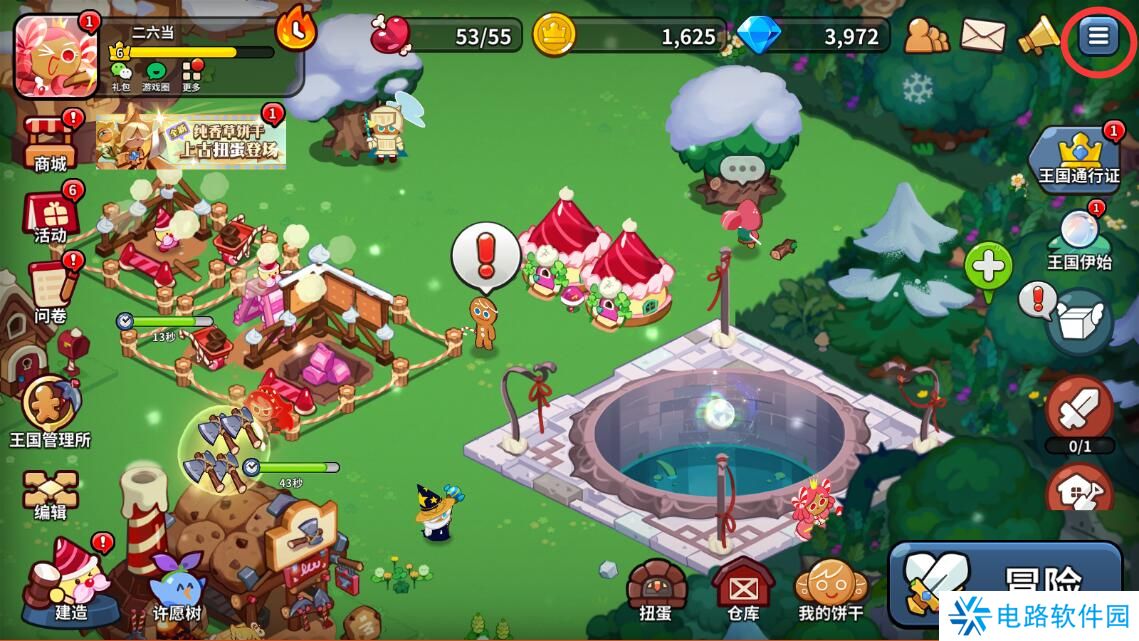The image size is (1139, 641).
Task: Open the mail envelope inbox
Action: (x=982, y=37)
